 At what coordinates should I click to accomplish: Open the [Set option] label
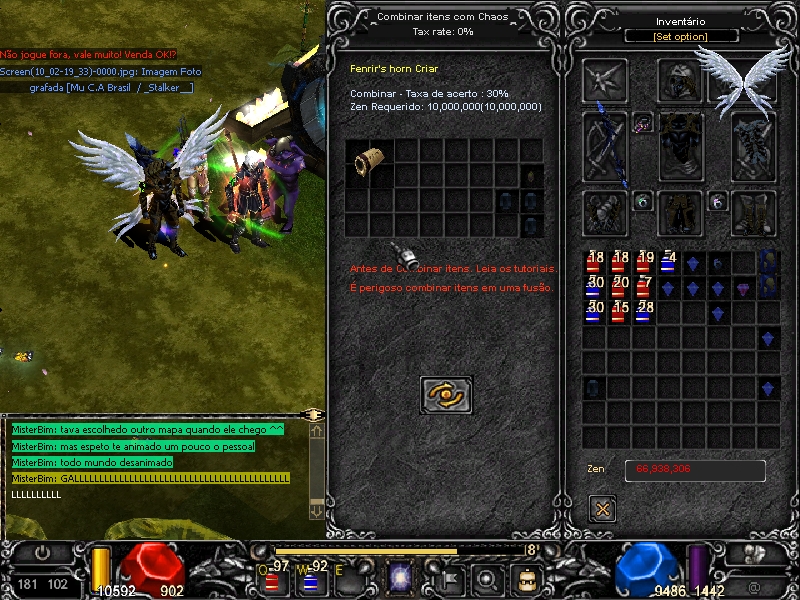tap(681, 37)
